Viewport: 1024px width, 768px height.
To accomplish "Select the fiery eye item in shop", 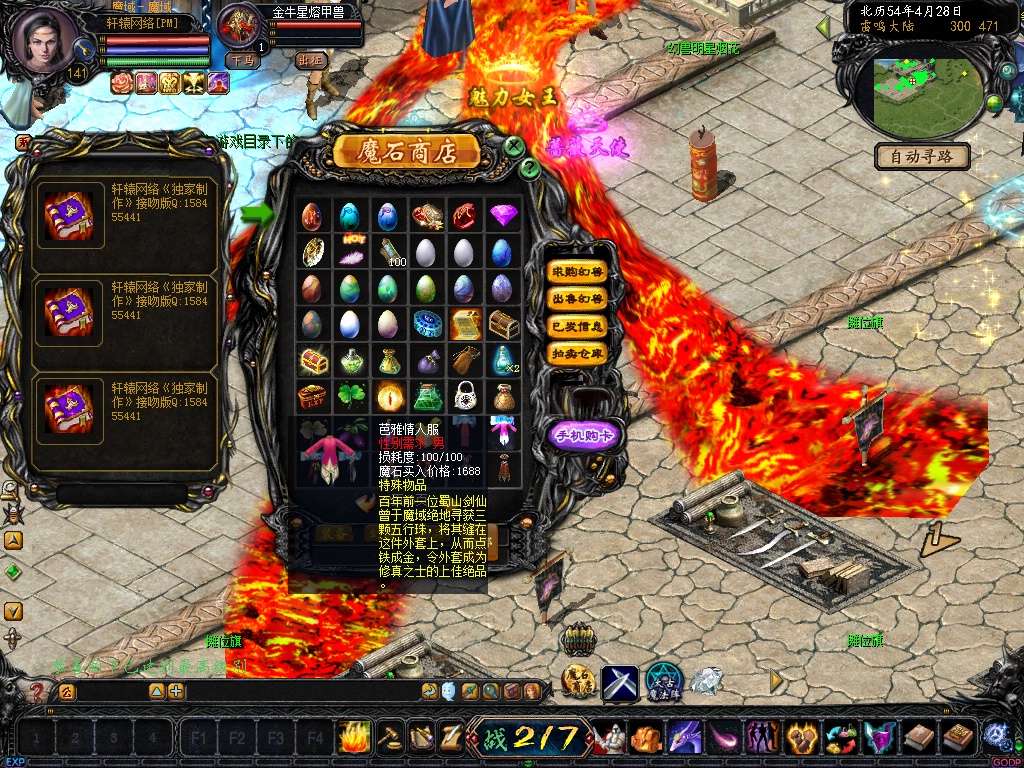I will pyautogui.click(x=388, y=396).
